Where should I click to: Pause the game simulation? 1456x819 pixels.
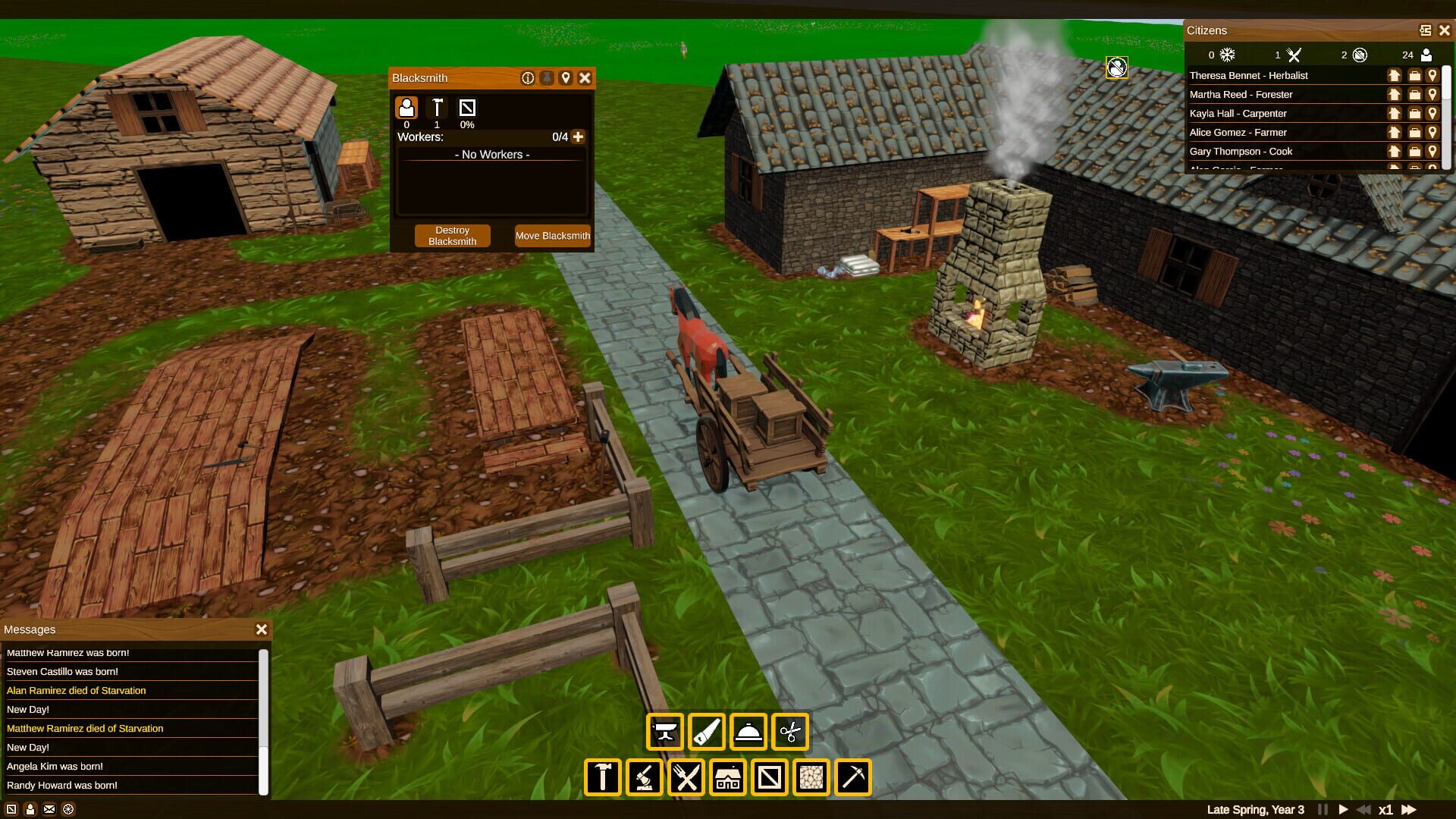[x=1323, y=809]
